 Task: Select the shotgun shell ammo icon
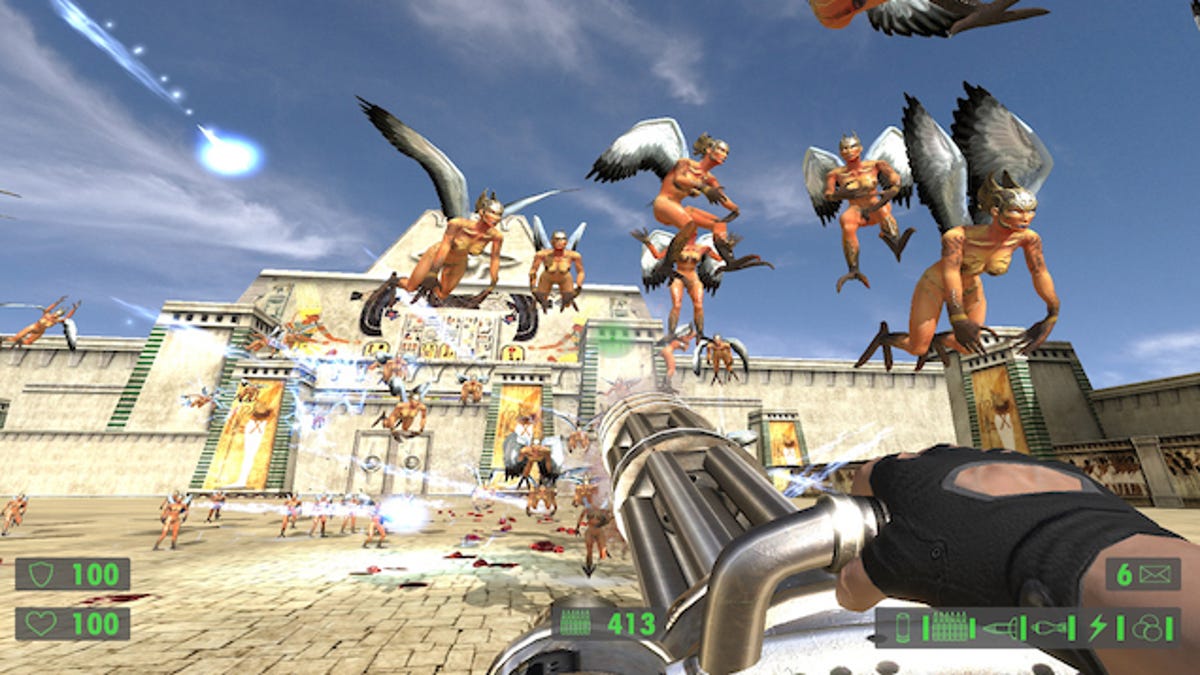pyautogui.click(x=903, y=627)
